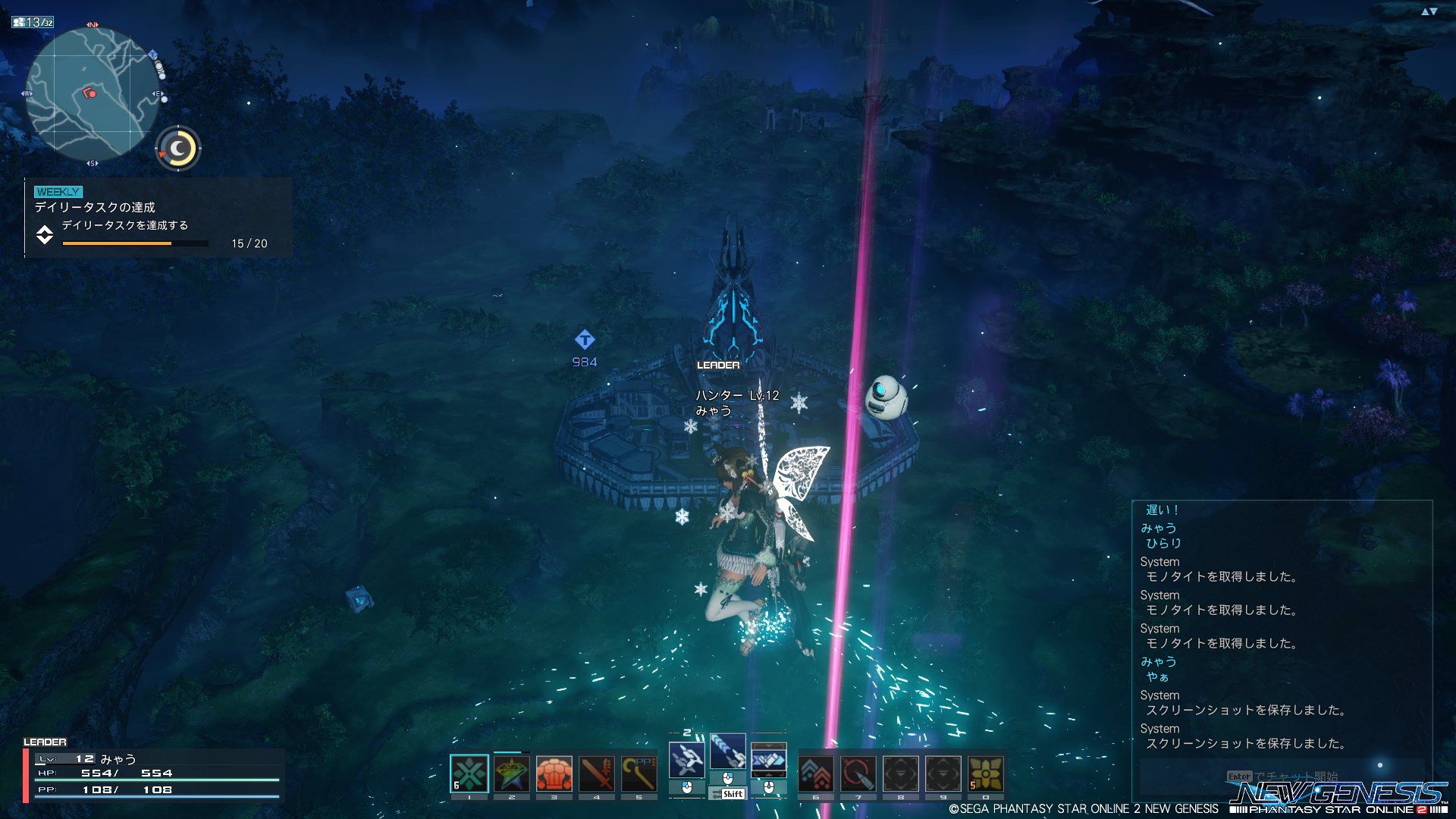Screen dimensions: 1456x819
Task: Use the yellow flower item slot
Action: tap(986, 774)
